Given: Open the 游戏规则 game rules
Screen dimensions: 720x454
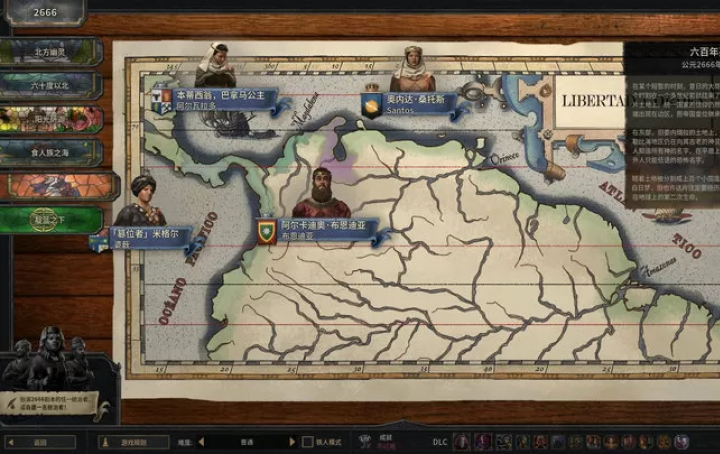Looking at the screenshot, I should [133, 441].
